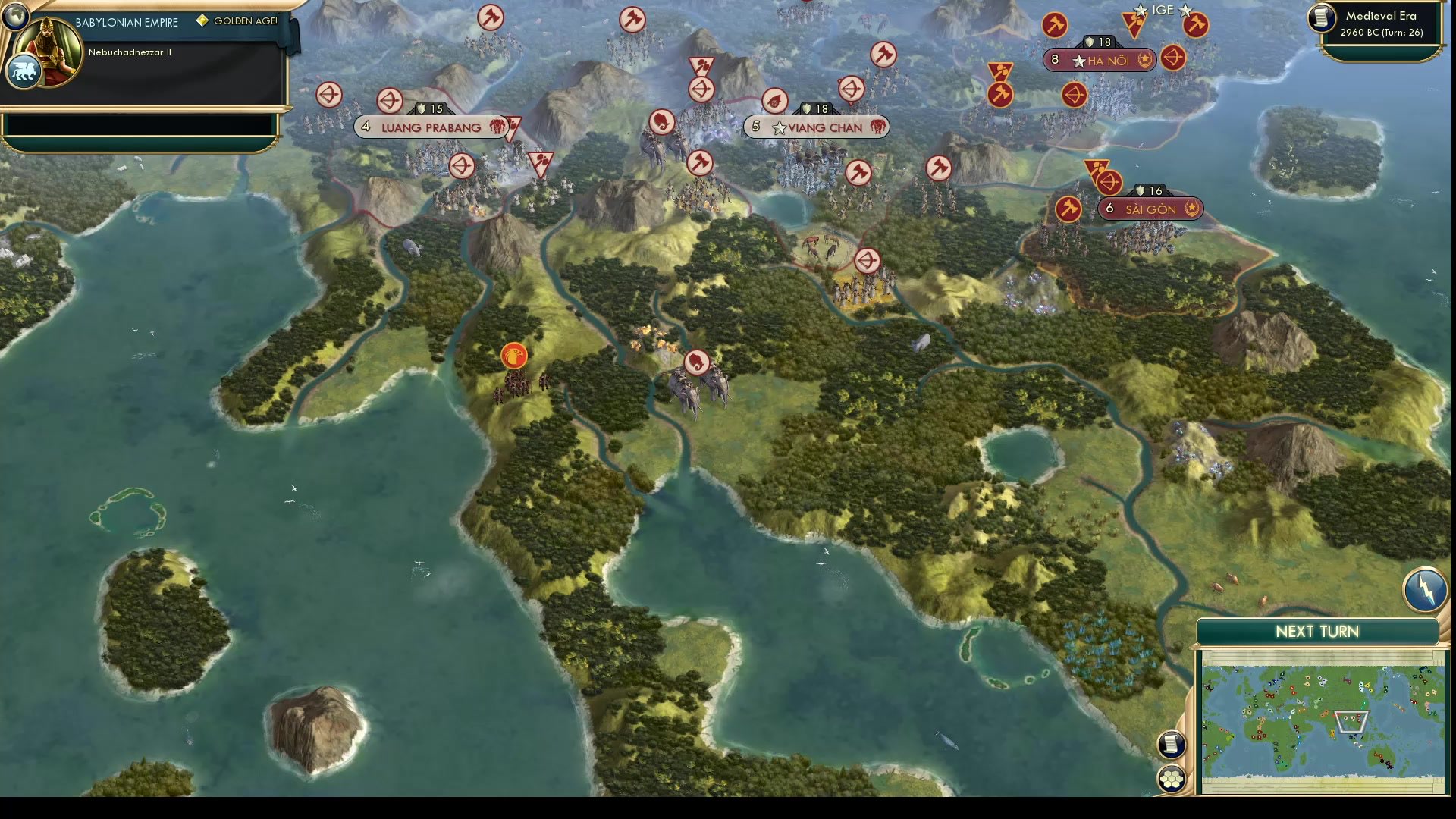Click the 2960 BC turn counter panel

point(1380,33)
